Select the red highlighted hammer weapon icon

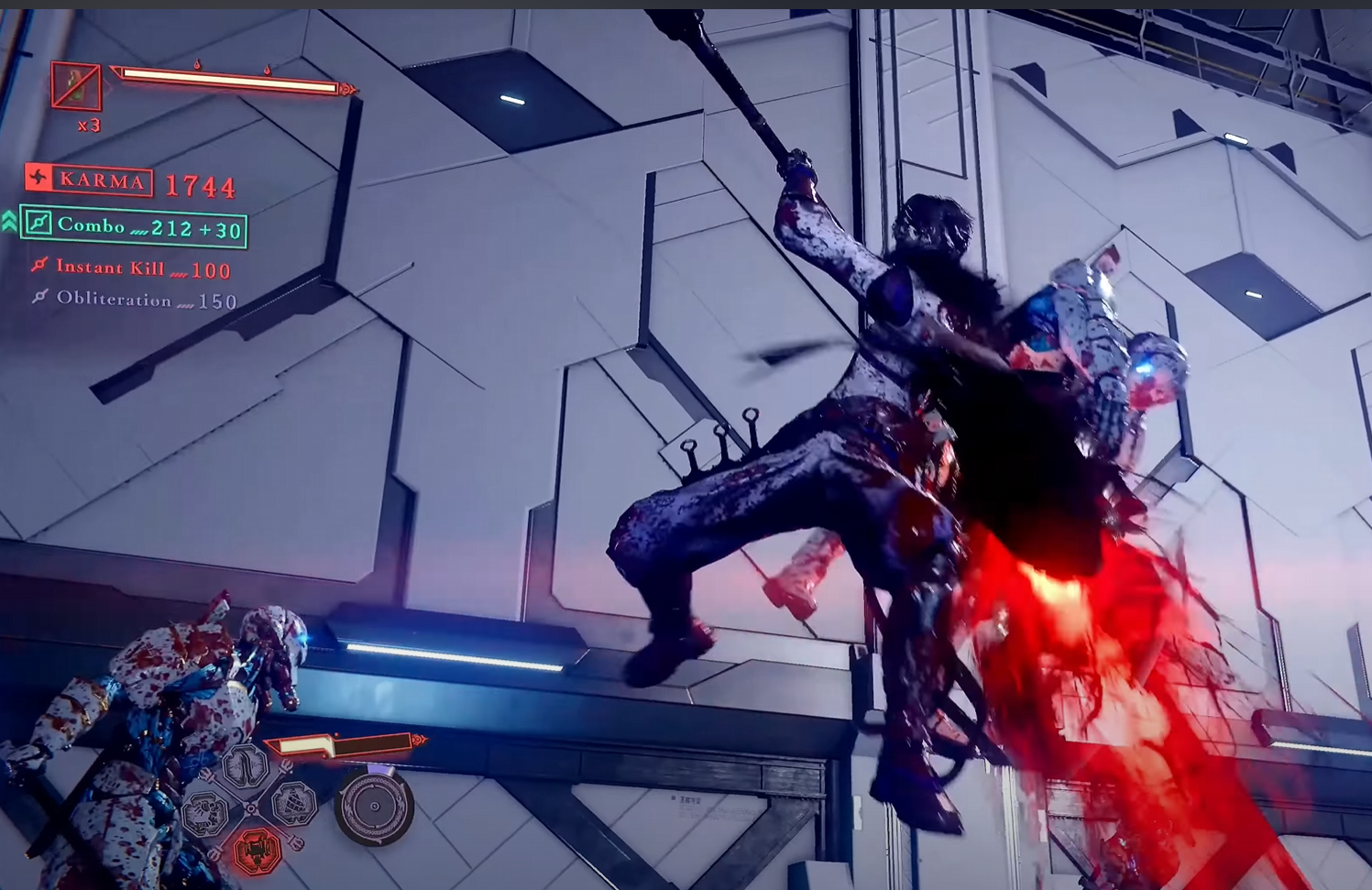(257, 851)
